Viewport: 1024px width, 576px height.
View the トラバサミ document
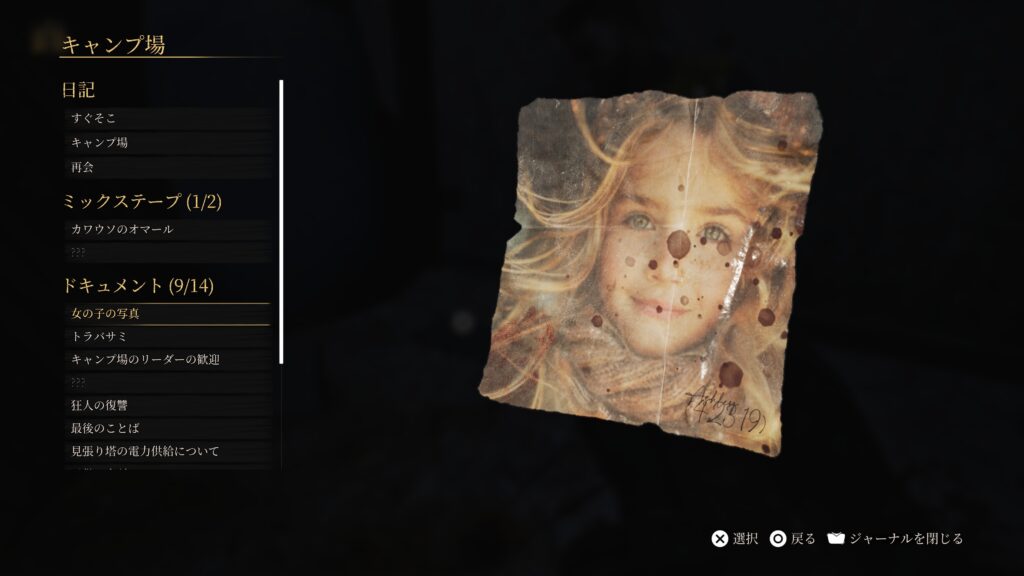point(165,337)
